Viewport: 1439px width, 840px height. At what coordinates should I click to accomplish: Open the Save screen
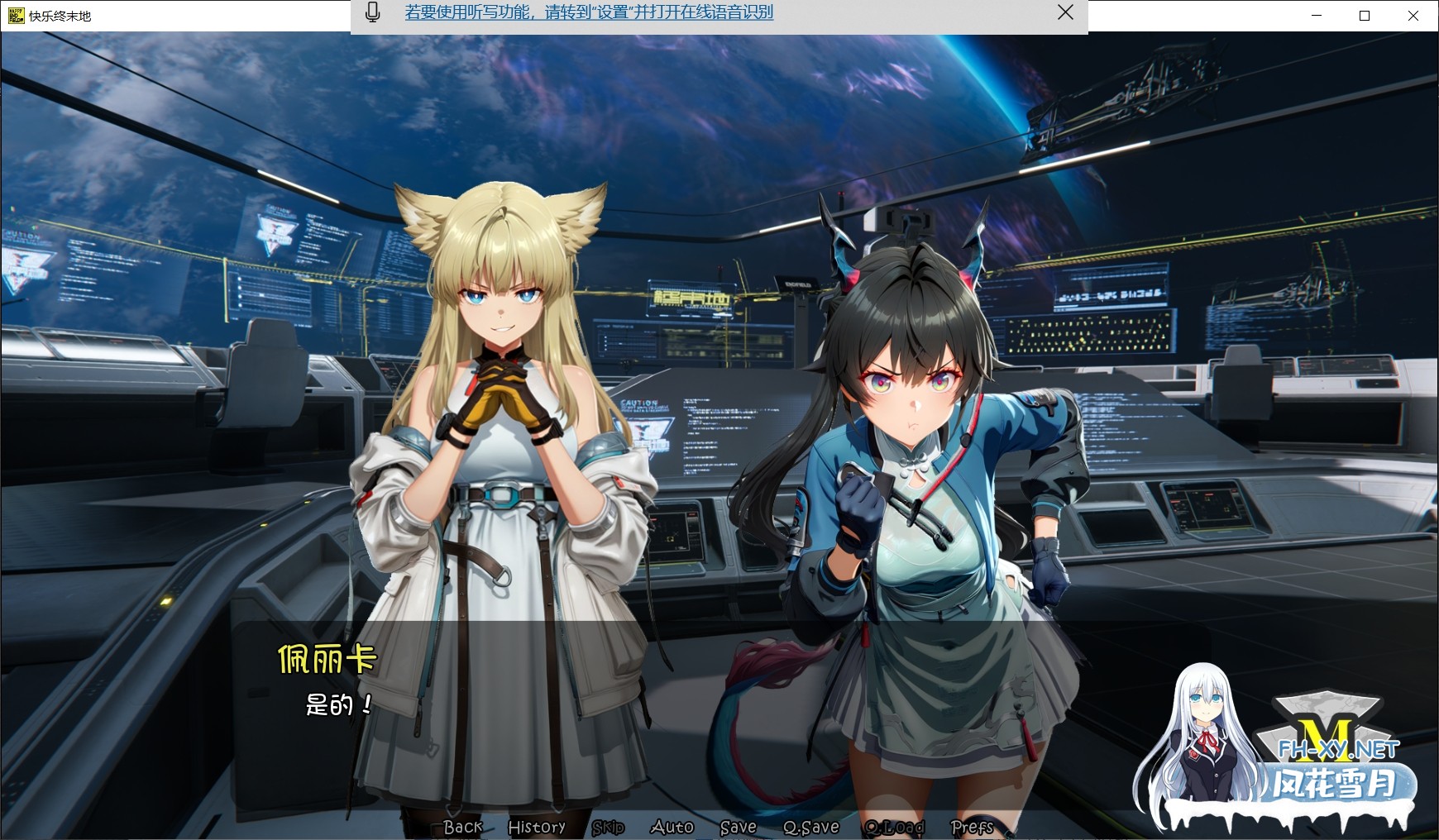pyautogui.click(x=738, y=827)
